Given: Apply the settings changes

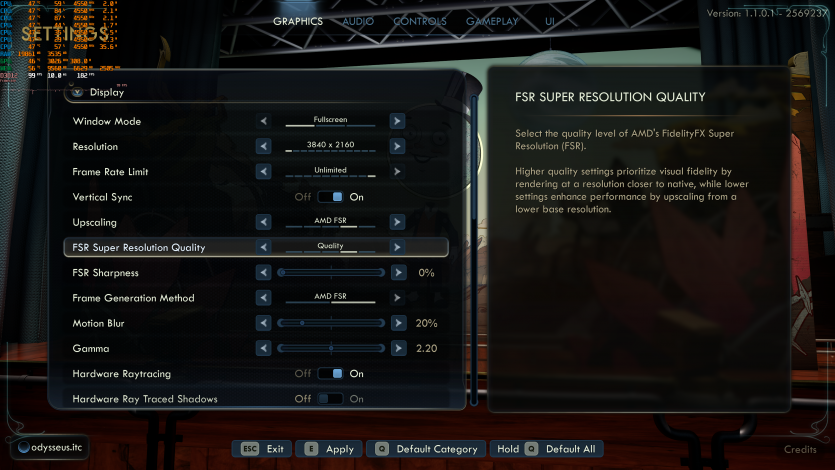Looking at the screenshot, I should click(330, 449).
